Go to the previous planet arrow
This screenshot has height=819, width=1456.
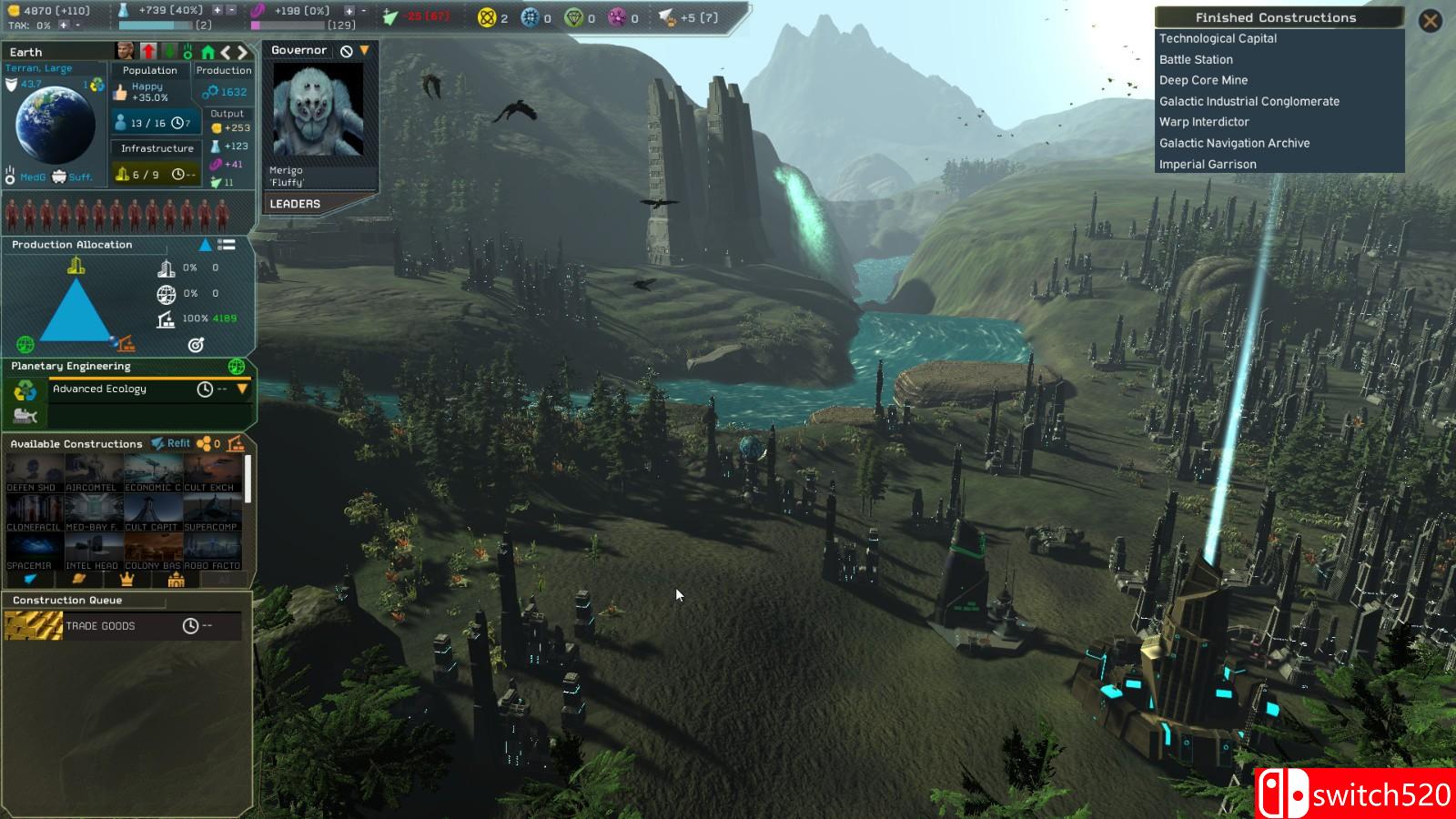226,53
